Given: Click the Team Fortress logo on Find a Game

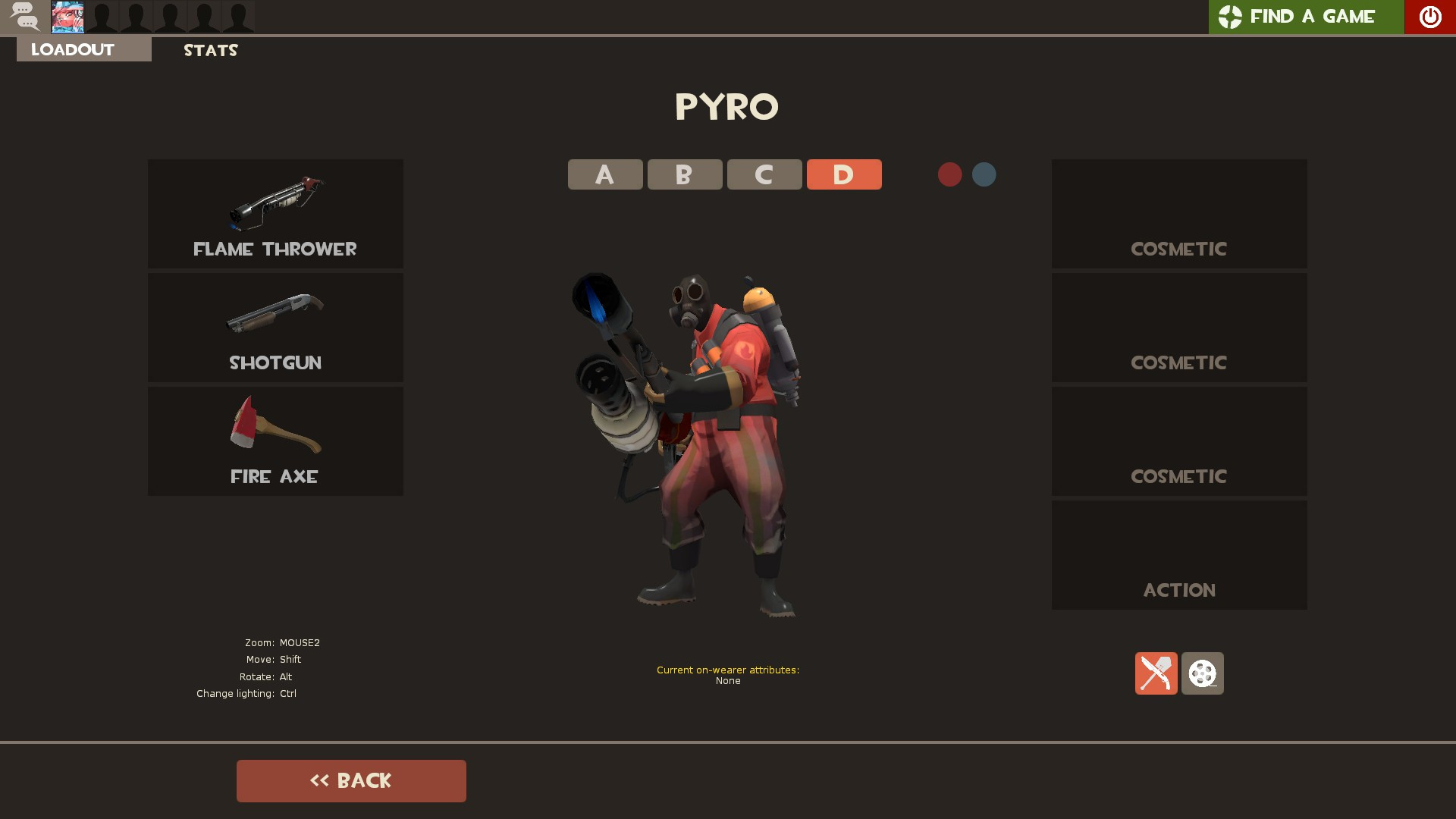Looking at the screenshot, I should tap(1230, 17).
